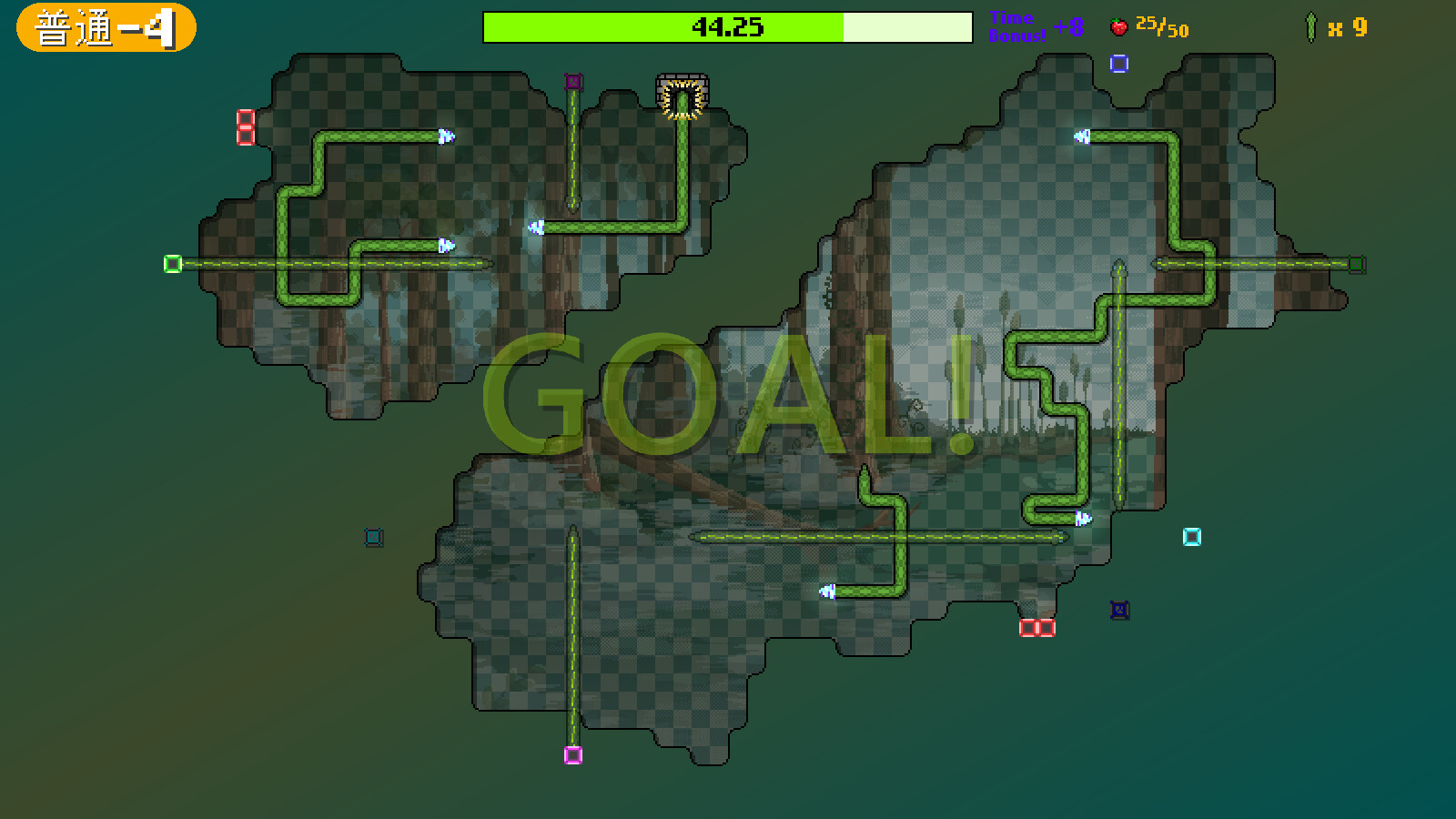The height and width of the screenshot is (819, 1456).
Task: Select the dark blue spiked block near bottom
Action: [1117, 611]
